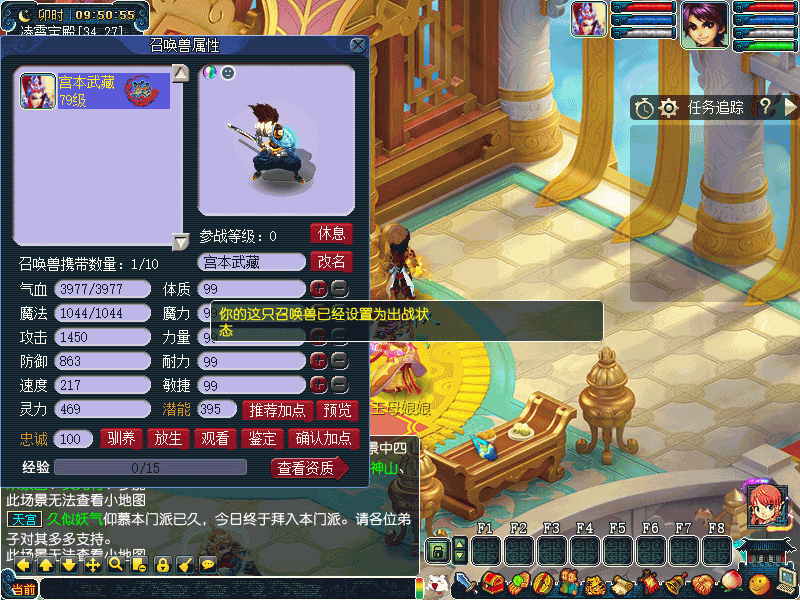Choose the 驯养 (Tame) button
The height and width of the screenshot is (600, 800).
point(121,438)
